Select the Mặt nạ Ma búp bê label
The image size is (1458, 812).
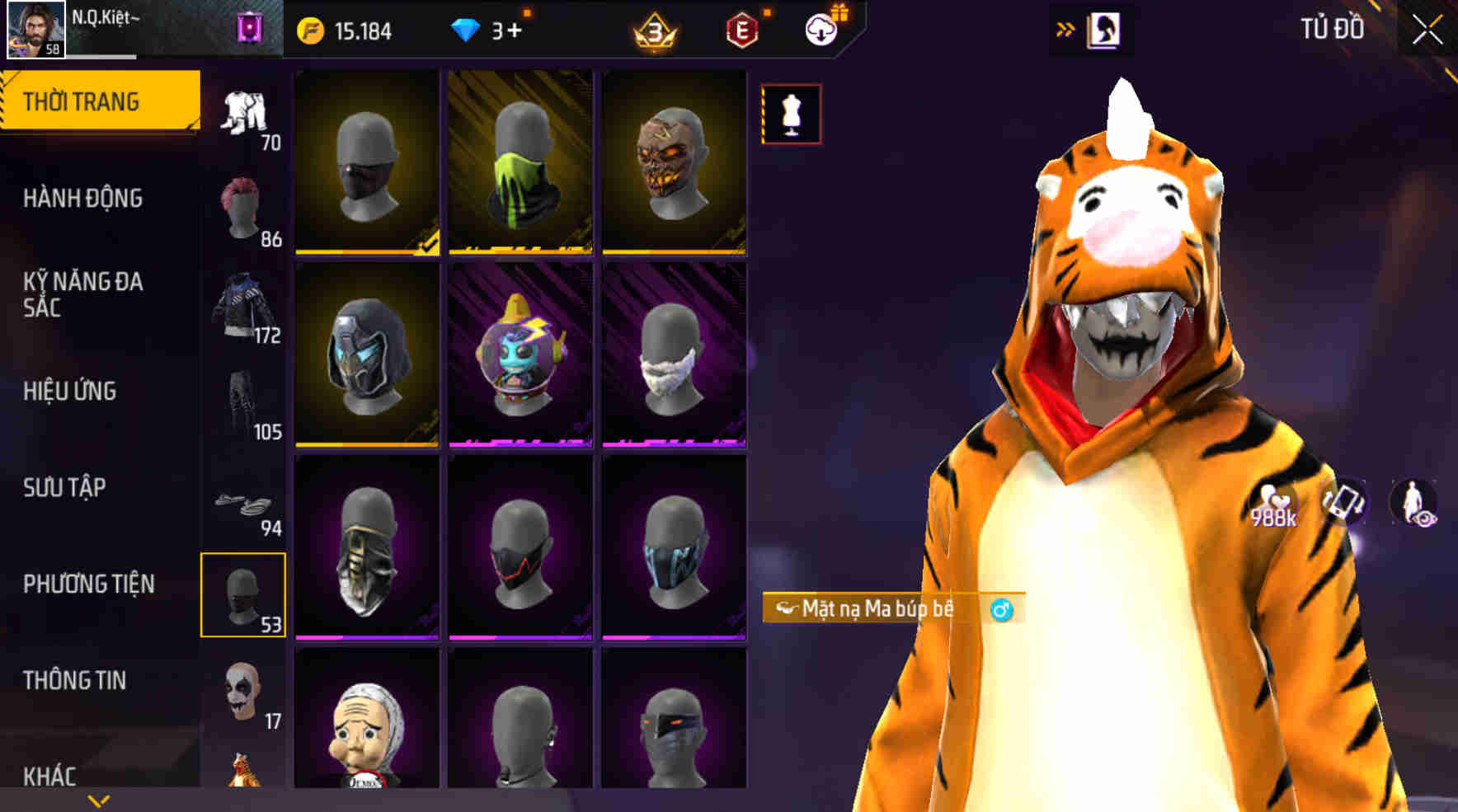878,612
